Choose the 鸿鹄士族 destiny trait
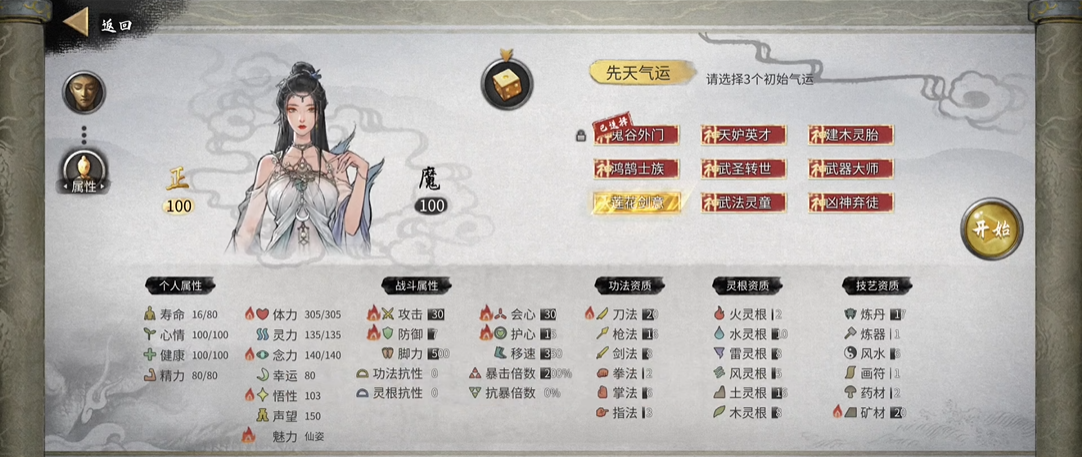 click(x=637, y=169)
